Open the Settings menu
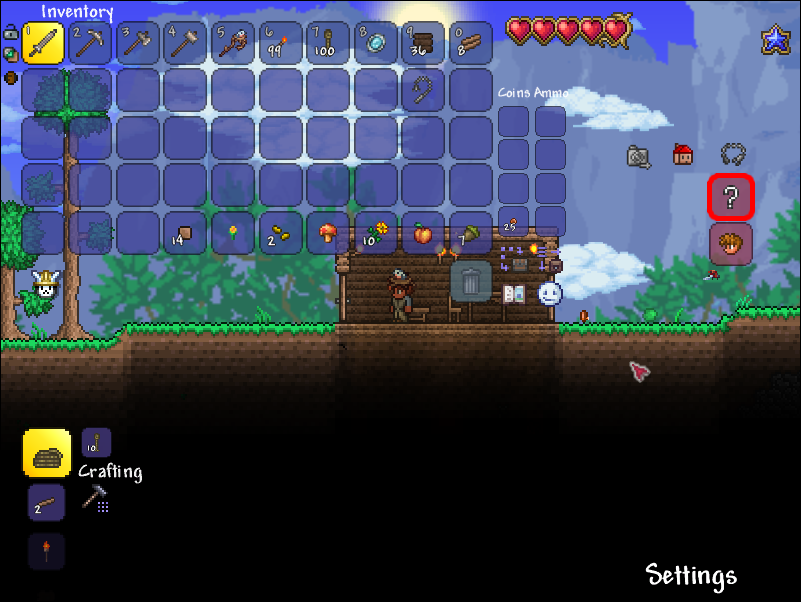The width and height of the screenshot is (801, 602). [x=691, y=575]
